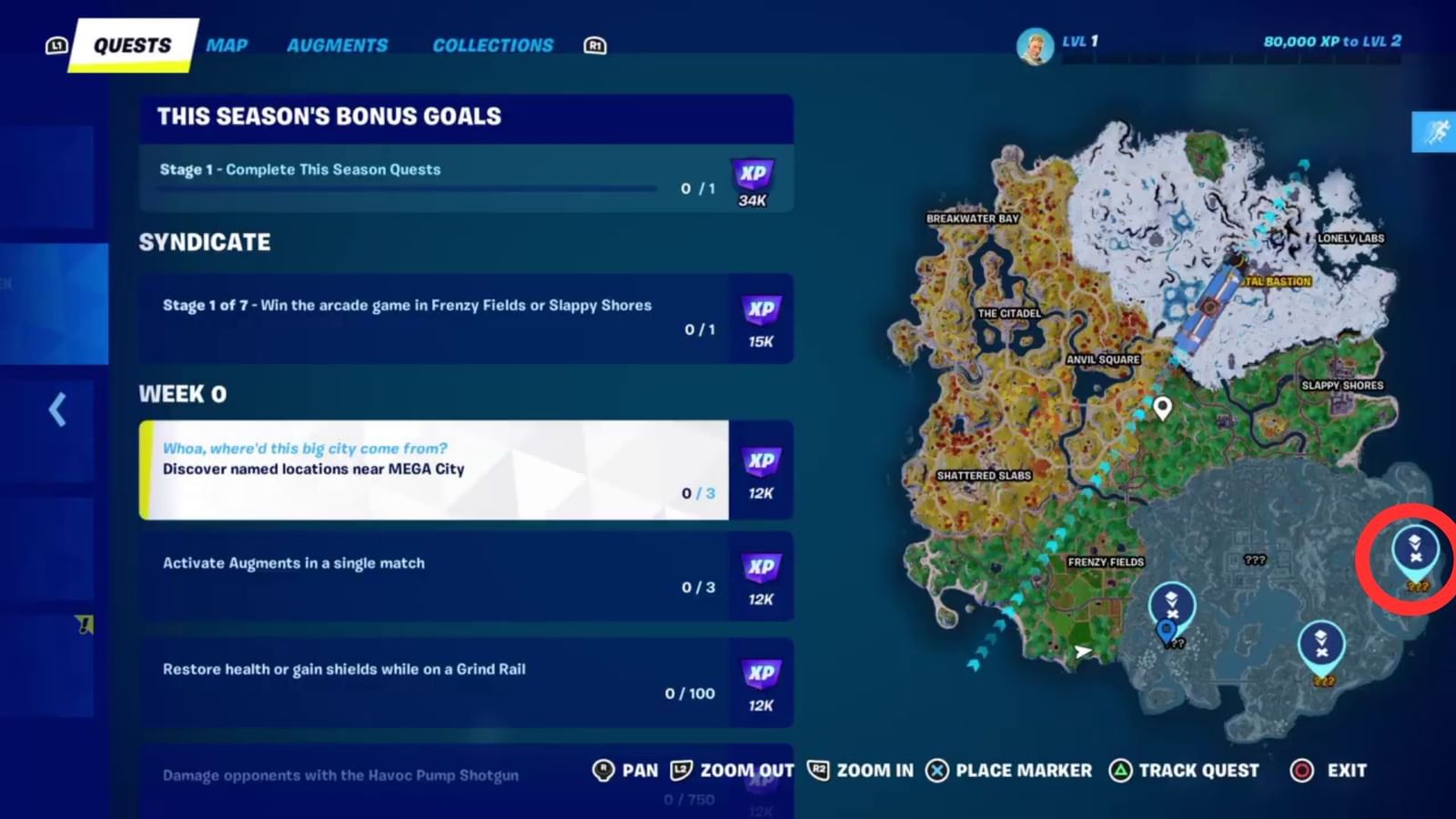
Task: View the Collections tab
Action: 492,45
